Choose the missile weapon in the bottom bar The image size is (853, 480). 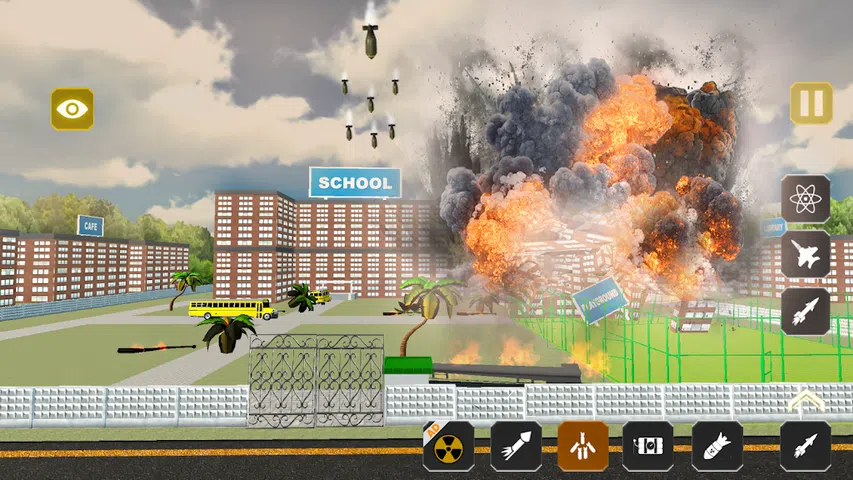click(x=805, y=446)
